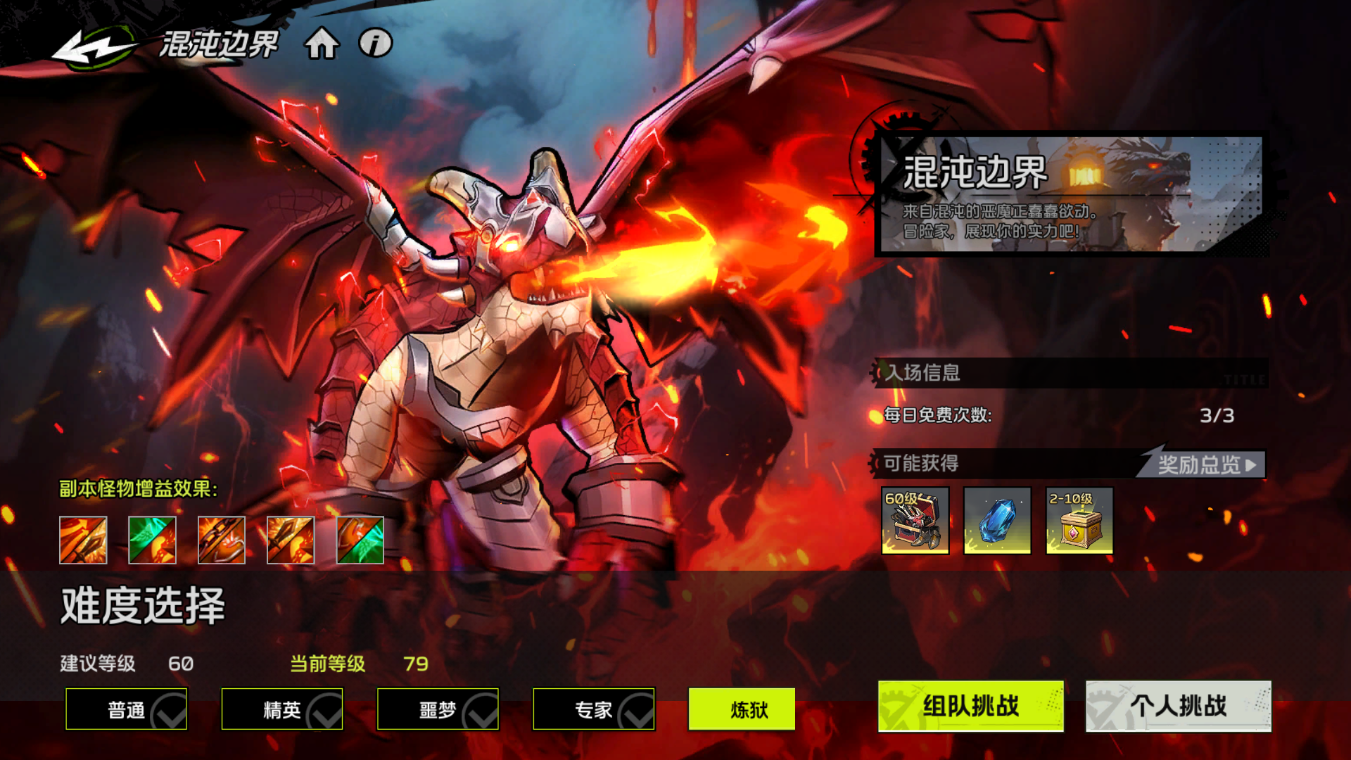Image resolution: width=1351 pixels, height=760 pixels.
Task: Click the chain monster buff icon
Action: 220,540
